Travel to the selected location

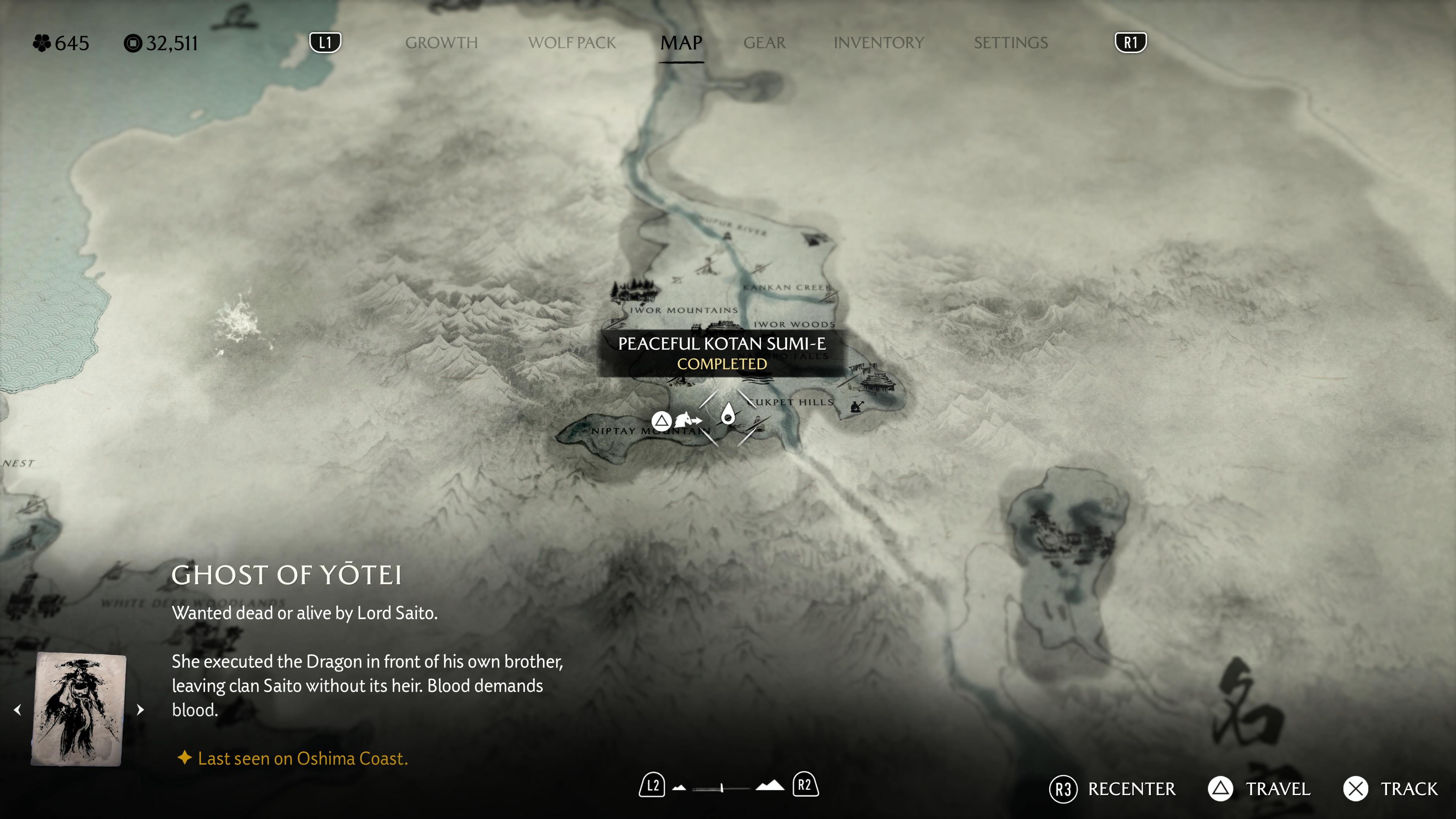pyautogui.click(x=1259, y=789)
